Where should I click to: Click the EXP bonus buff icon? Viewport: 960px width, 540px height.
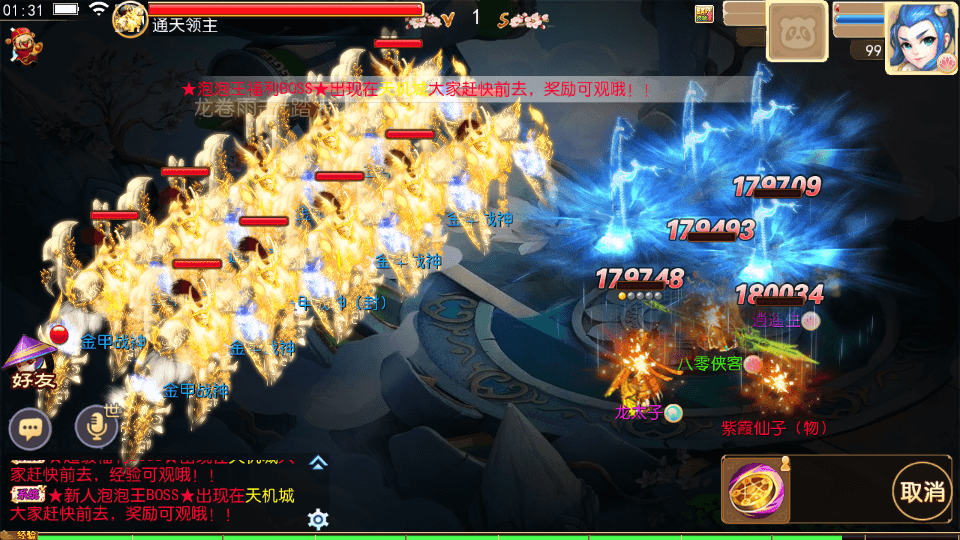tap(705, 13)
